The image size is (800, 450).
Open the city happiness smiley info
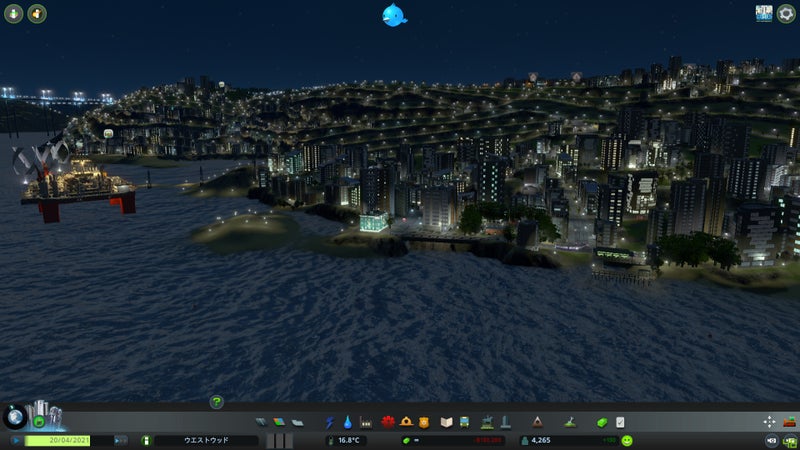(x=627, y=440)
